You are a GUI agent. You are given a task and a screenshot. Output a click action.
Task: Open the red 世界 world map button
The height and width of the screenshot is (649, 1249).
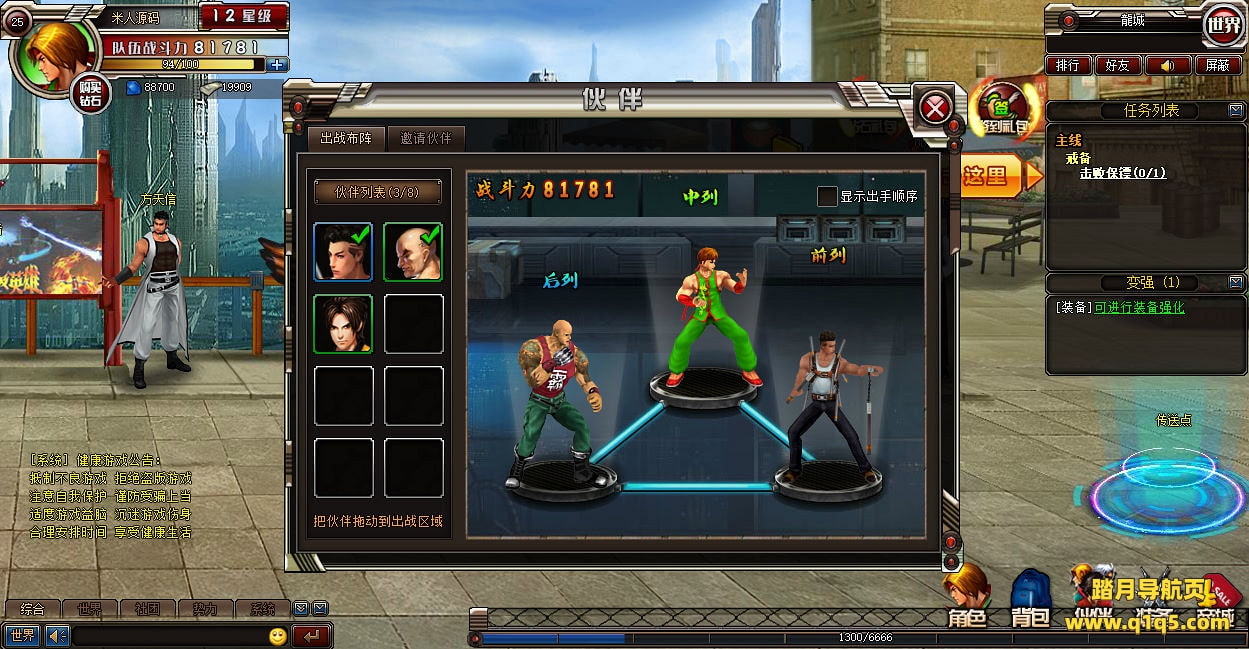click(x=1222, y=22)
